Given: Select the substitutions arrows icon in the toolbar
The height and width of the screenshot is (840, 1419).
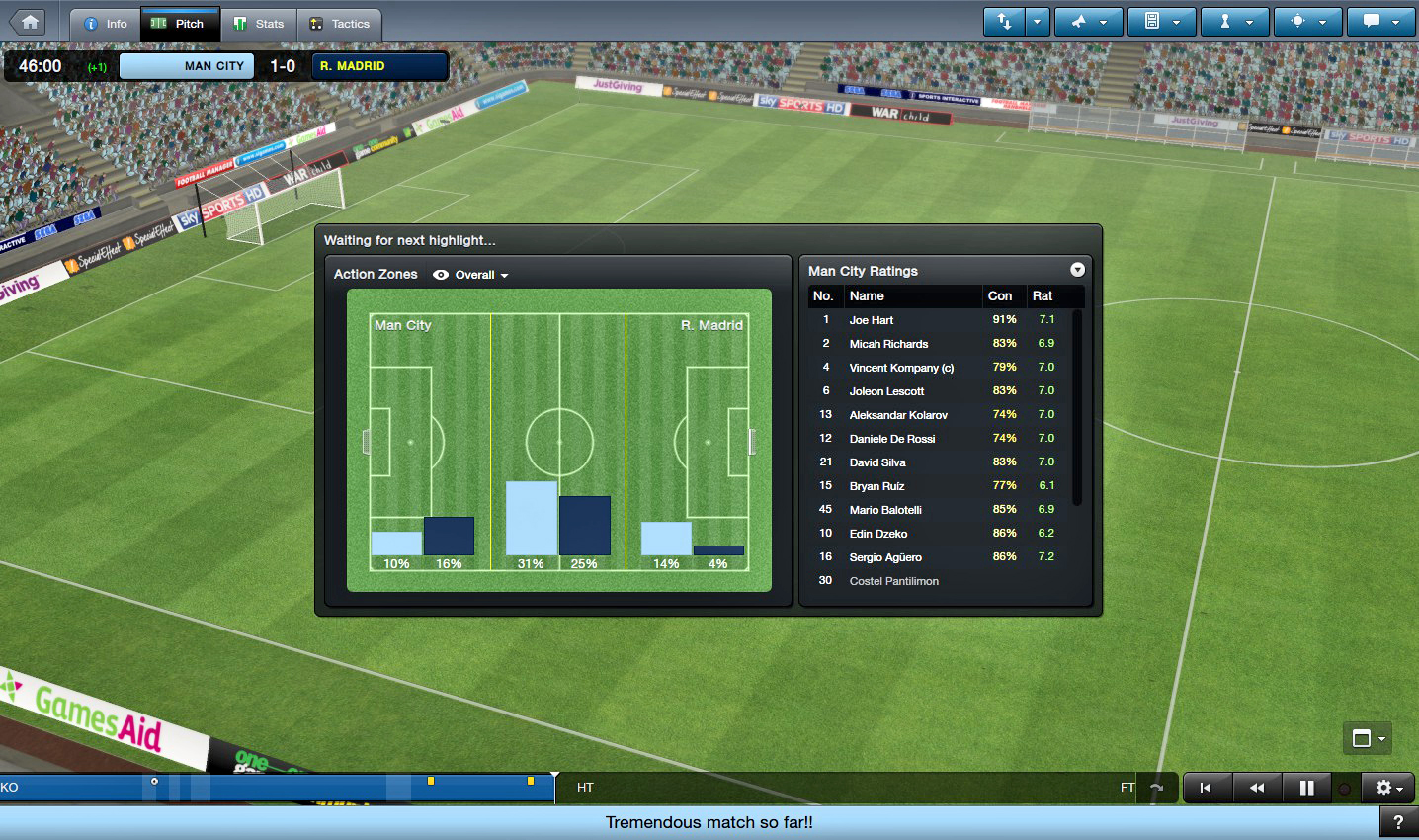Looking at the screenshot, I should coord(1005,21).
